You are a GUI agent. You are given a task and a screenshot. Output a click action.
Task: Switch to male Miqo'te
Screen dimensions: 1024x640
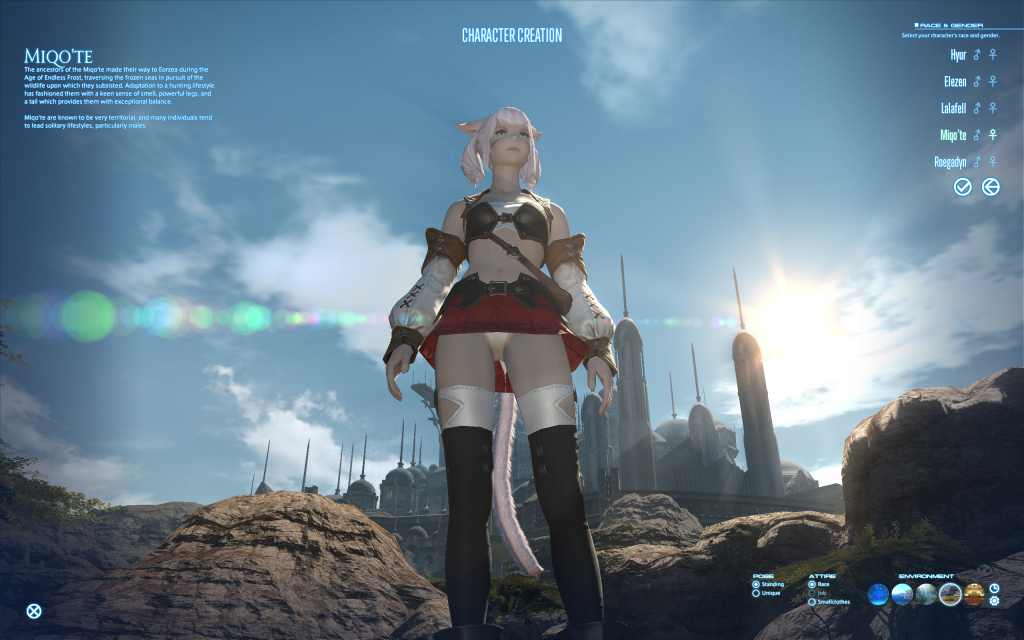(977, 135)
